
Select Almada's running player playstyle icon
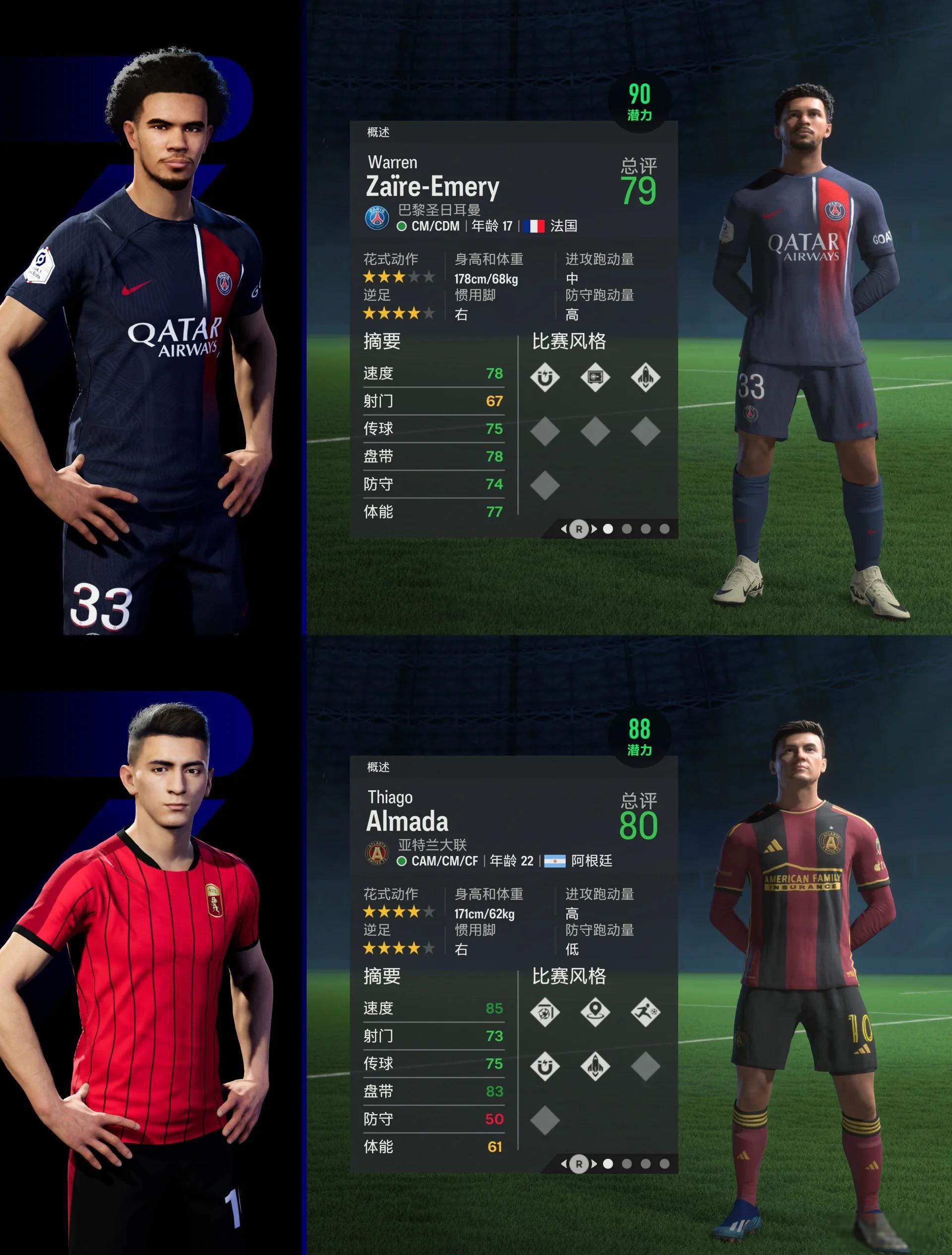click(645, 1012)
